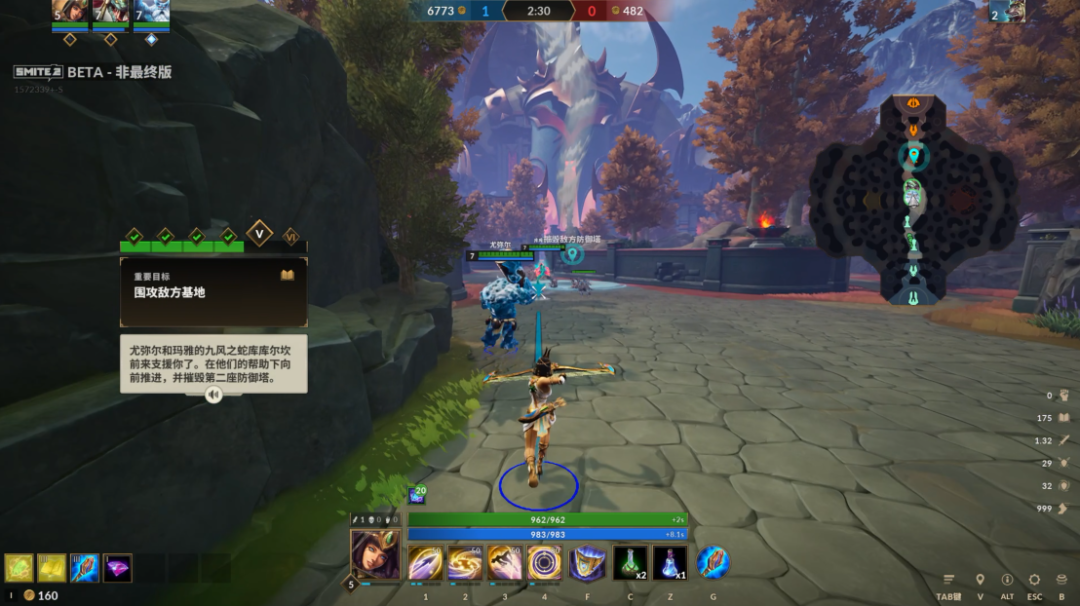1080x606 pixels.
Task: Activate the golden arrow first ability
Action: 425,563
